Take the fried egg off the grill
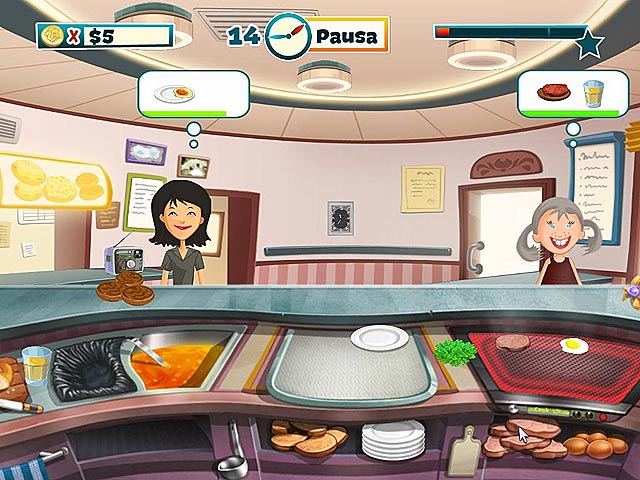The width and height of the screenshot is (640, 480). [x=573, y=347]
